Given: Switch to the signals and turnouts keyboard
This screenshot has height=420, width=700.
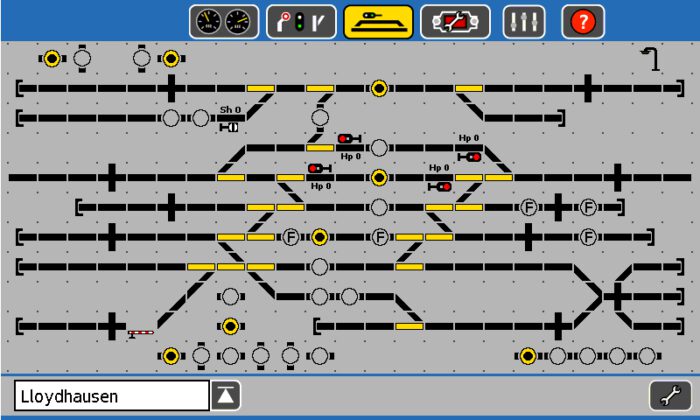Looking at the screenshot, I should tap(301, 21).
